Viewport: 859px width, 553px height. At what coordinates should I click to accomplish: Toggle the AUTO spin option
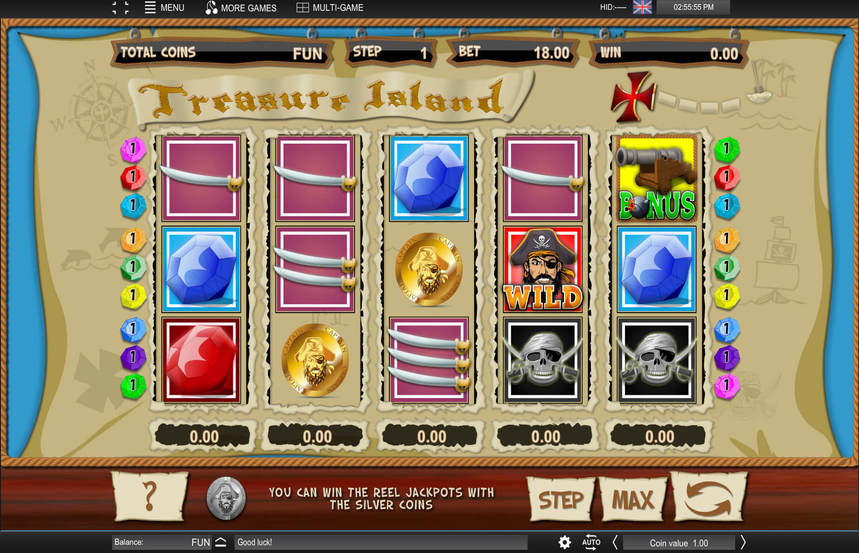(x=591, y=542)
